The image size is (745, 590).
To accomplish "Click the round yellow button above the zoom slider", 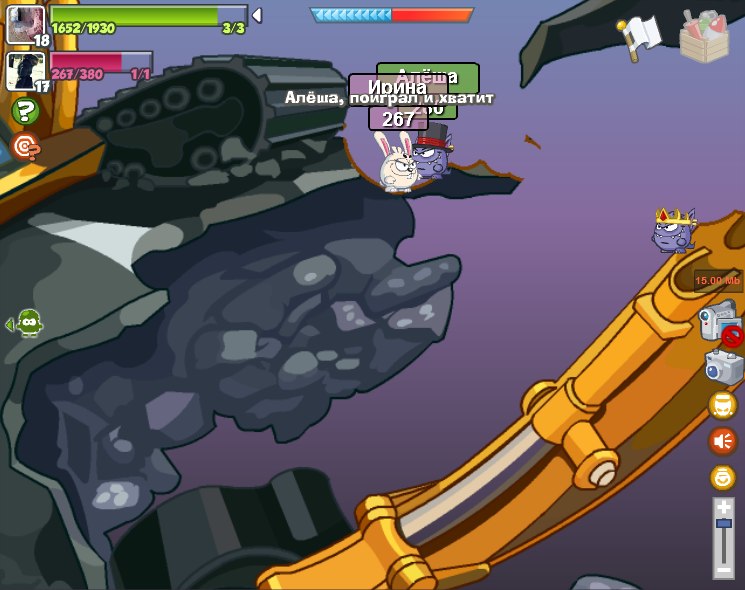I will [x=722, y=477].
